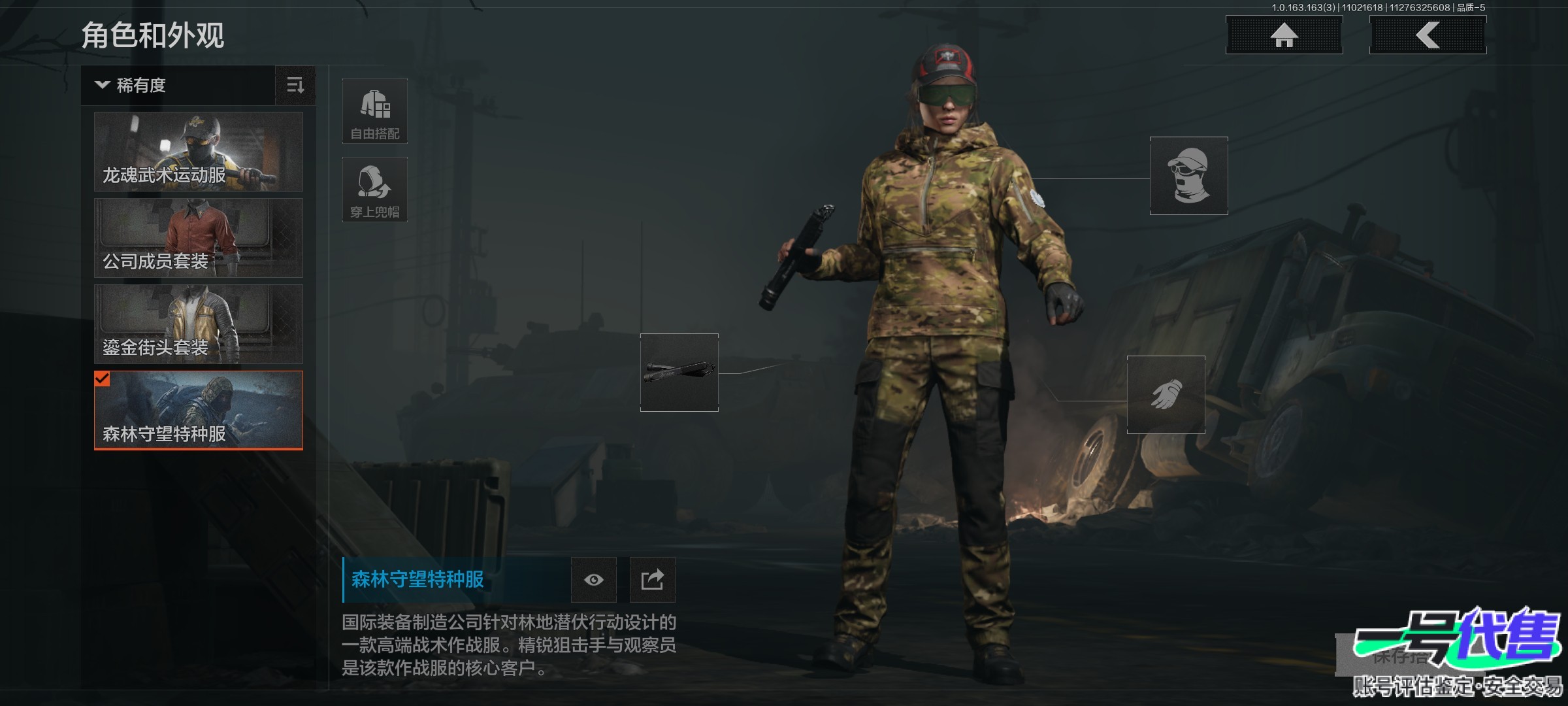
Task: Go back with the arrow button
Action: [x=1428, y=35]
